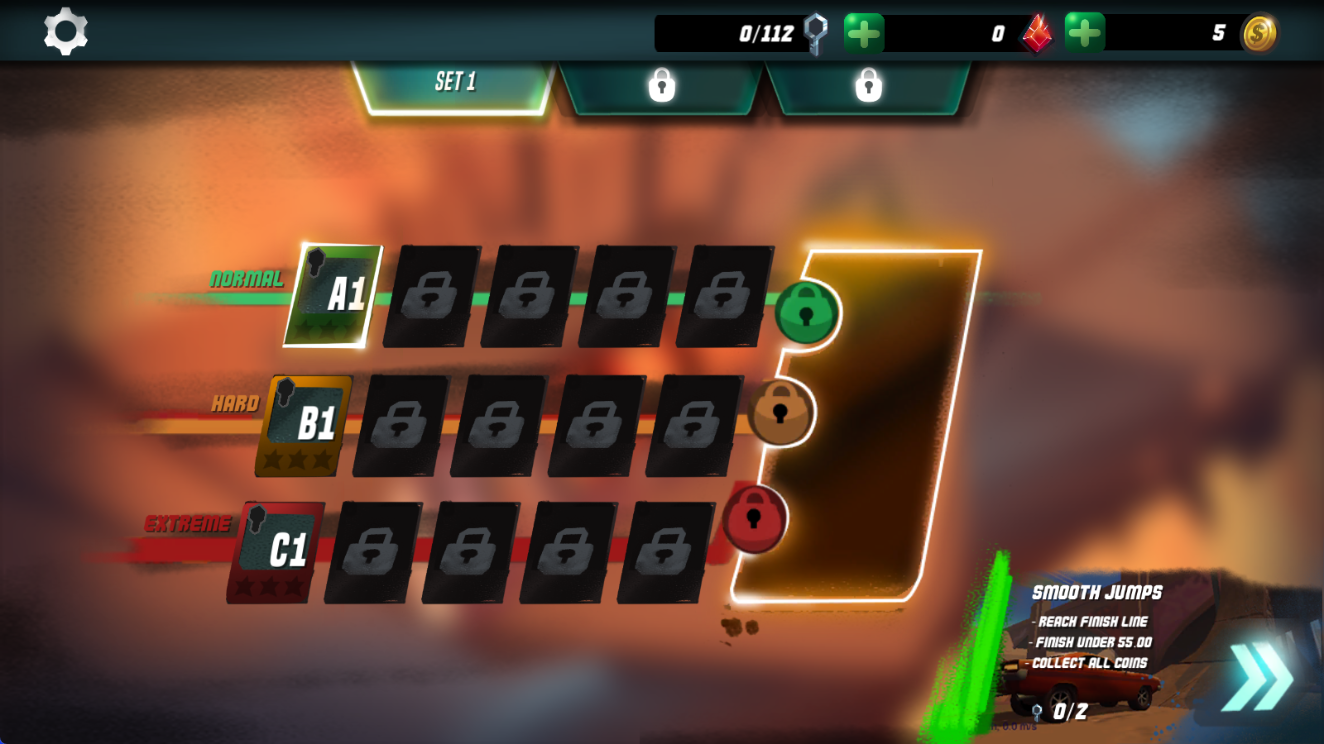Select the first locked set tab
The width and height of the screenshot is (1324, 744).
pyautogui.click(x=663, y=86)
